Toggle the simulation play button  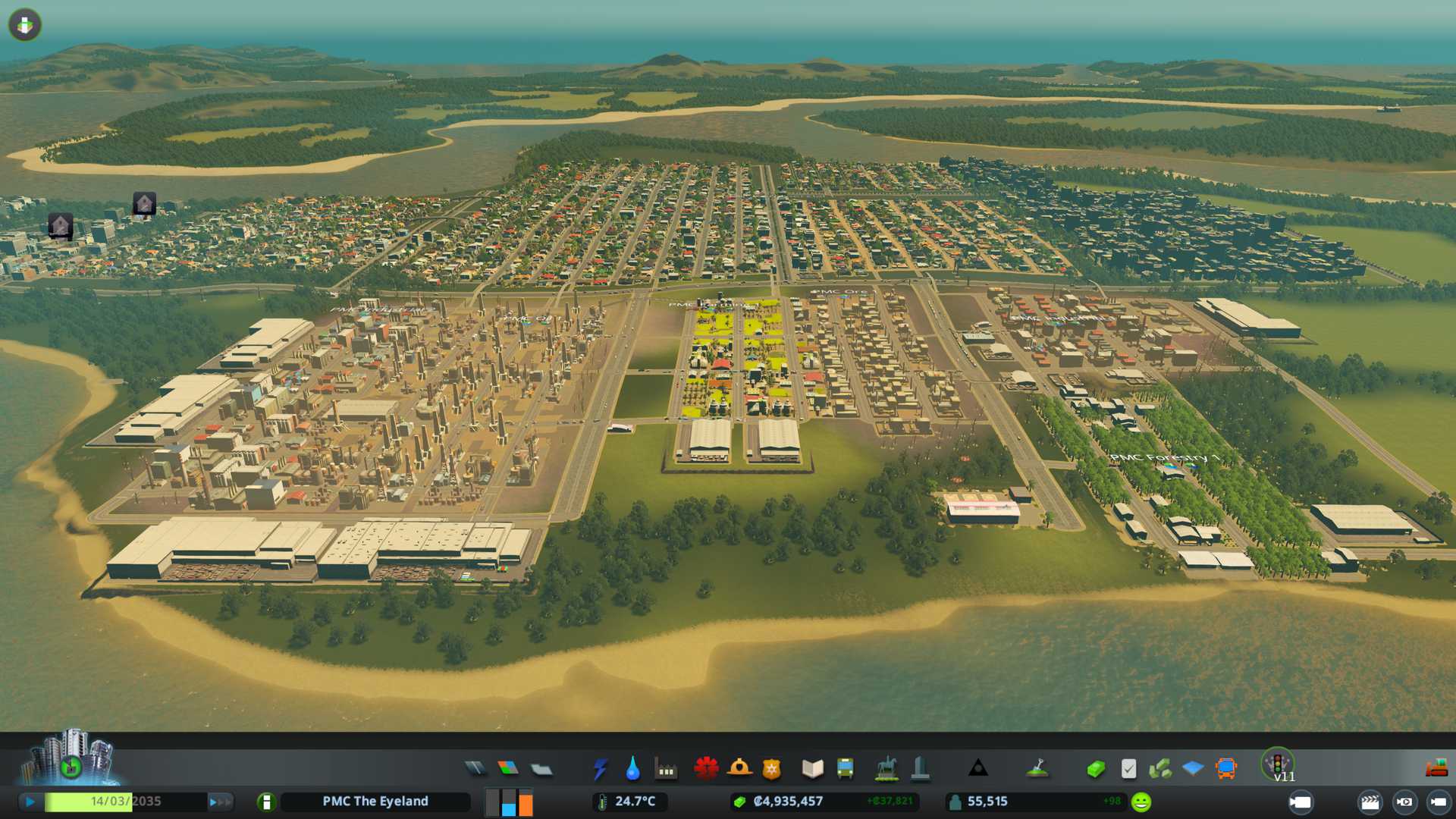point(30,802)
